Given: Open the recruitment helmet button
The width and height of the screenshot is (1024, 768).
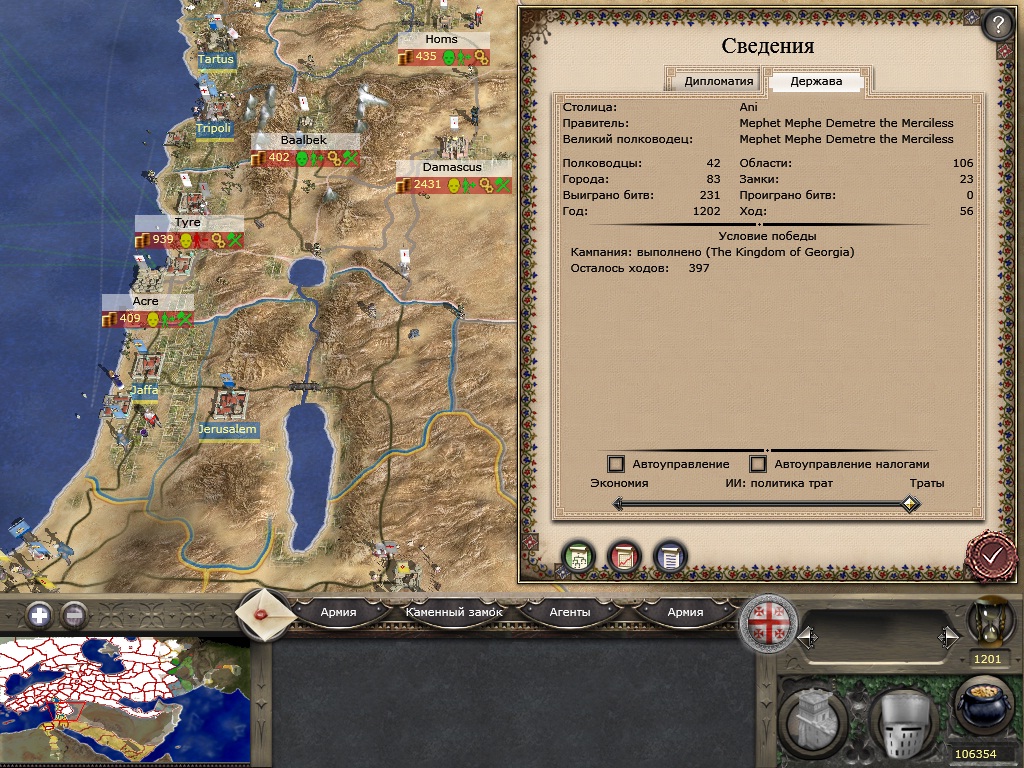Looking at the screenshot, I should (x=902, y=719).
